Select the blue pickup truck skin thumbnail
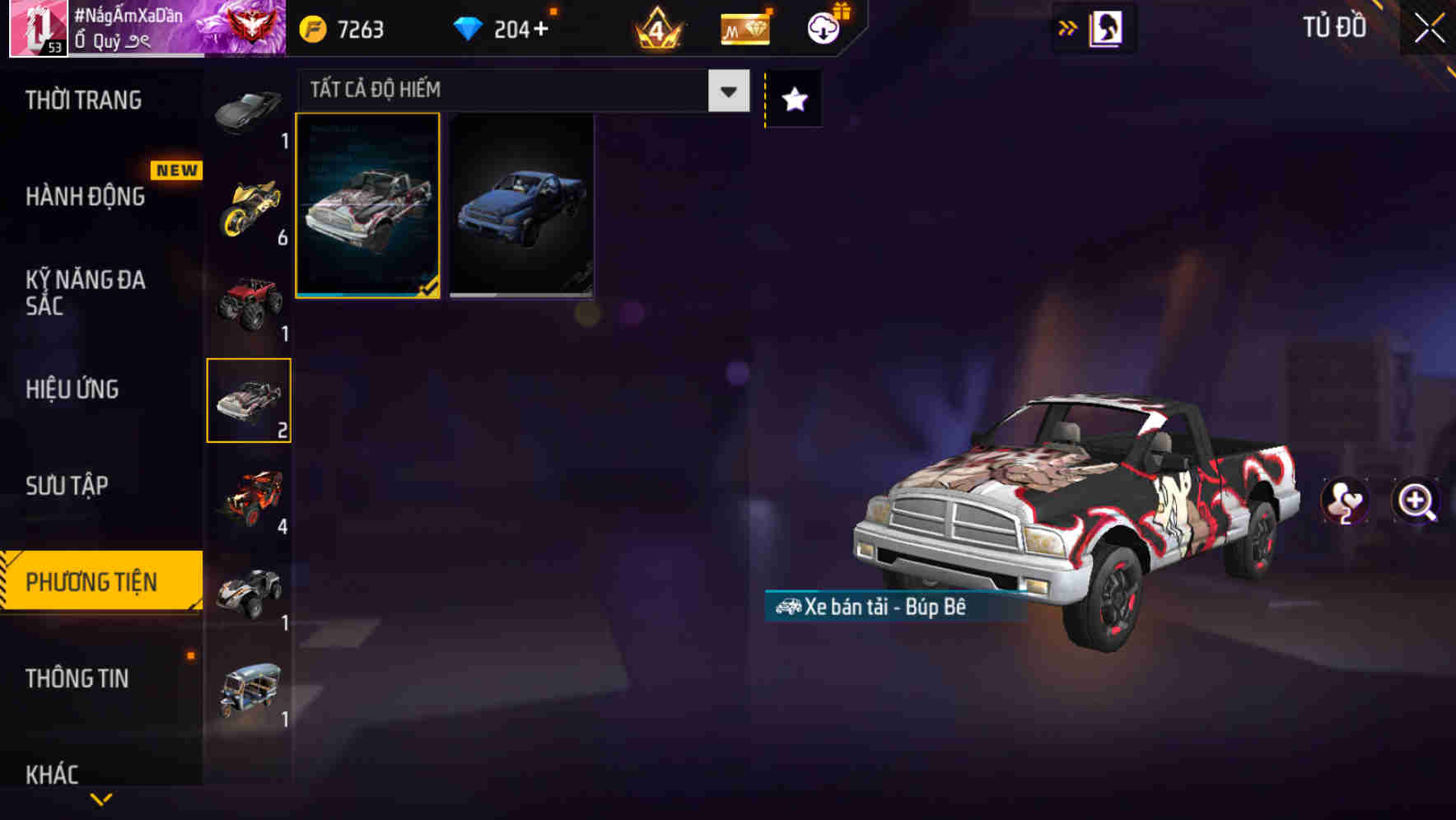Image resolution: width=1456 pixels, height=820 pixels. (x=522, y=206)
